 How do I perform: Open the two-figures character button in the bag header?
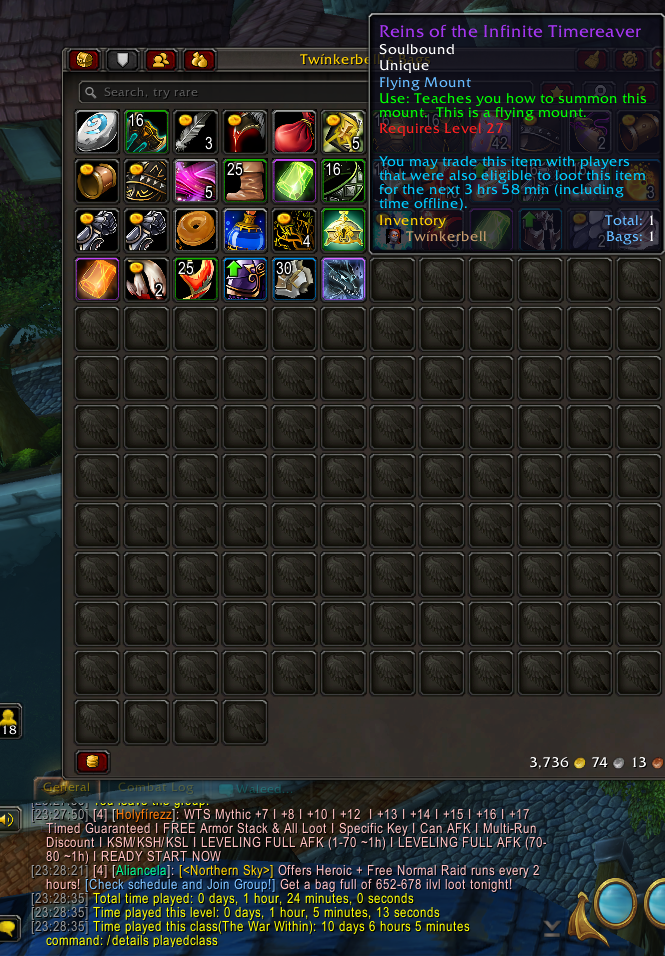coord(160,60)
